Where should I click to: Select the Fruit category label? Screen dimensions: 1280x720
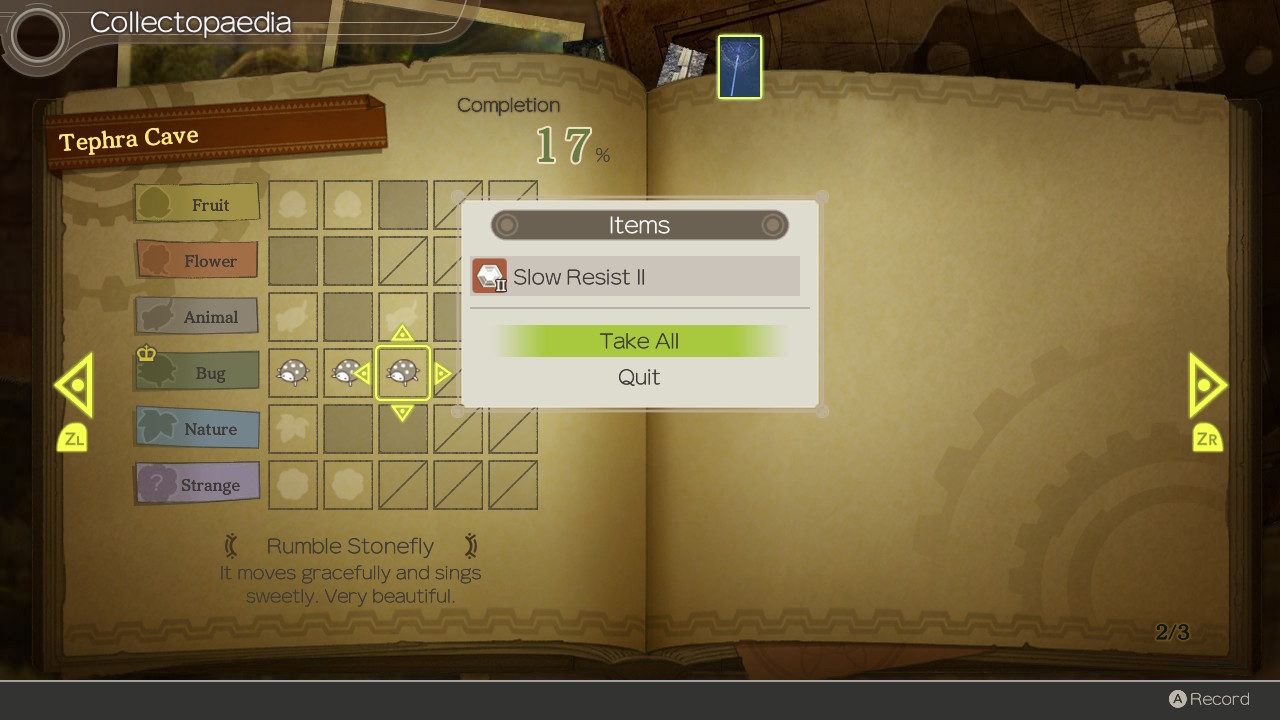click(198, 204)
